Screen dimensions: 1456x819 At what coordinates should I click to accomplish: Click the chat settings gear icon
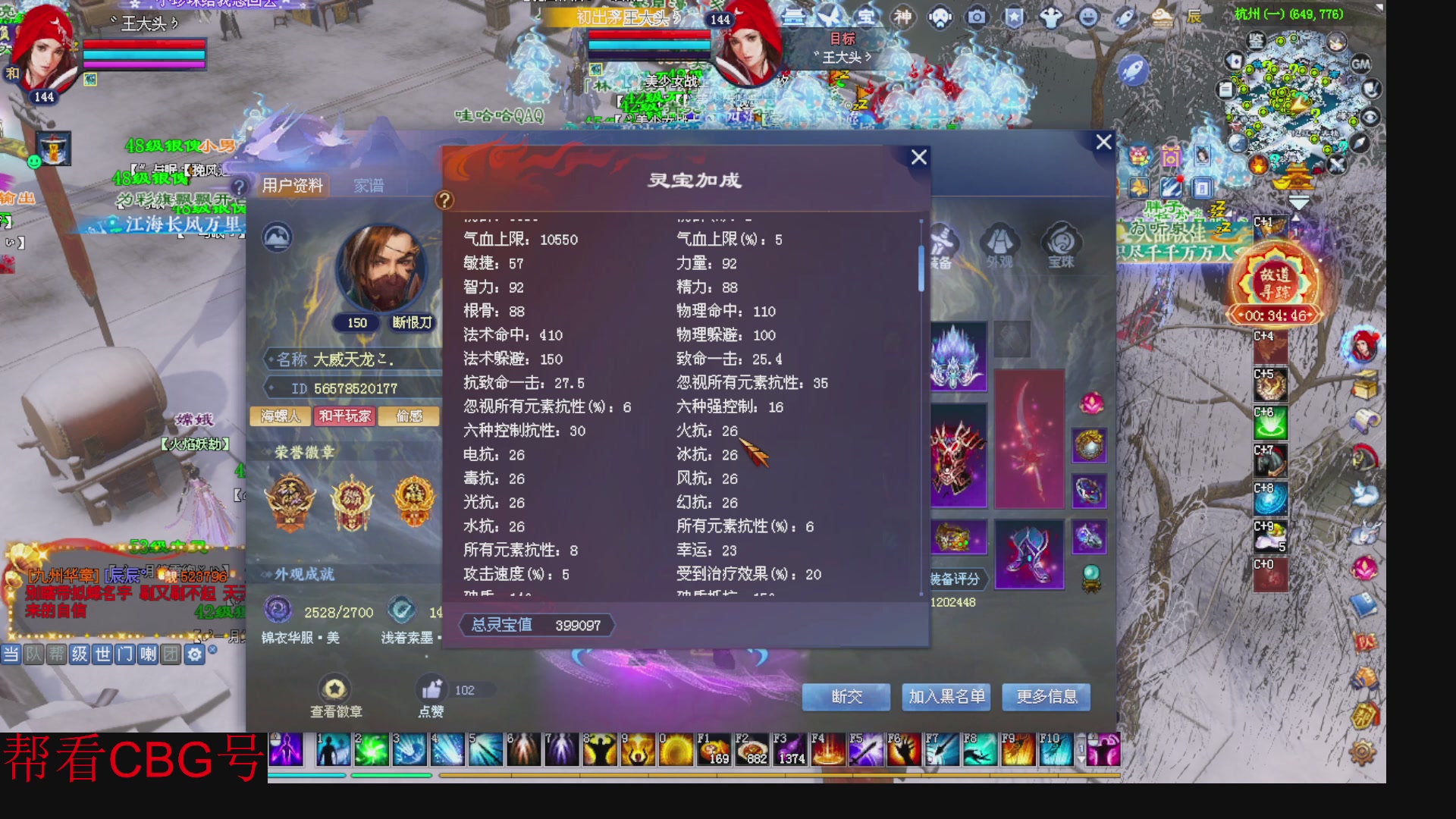(x=196, y=654)
